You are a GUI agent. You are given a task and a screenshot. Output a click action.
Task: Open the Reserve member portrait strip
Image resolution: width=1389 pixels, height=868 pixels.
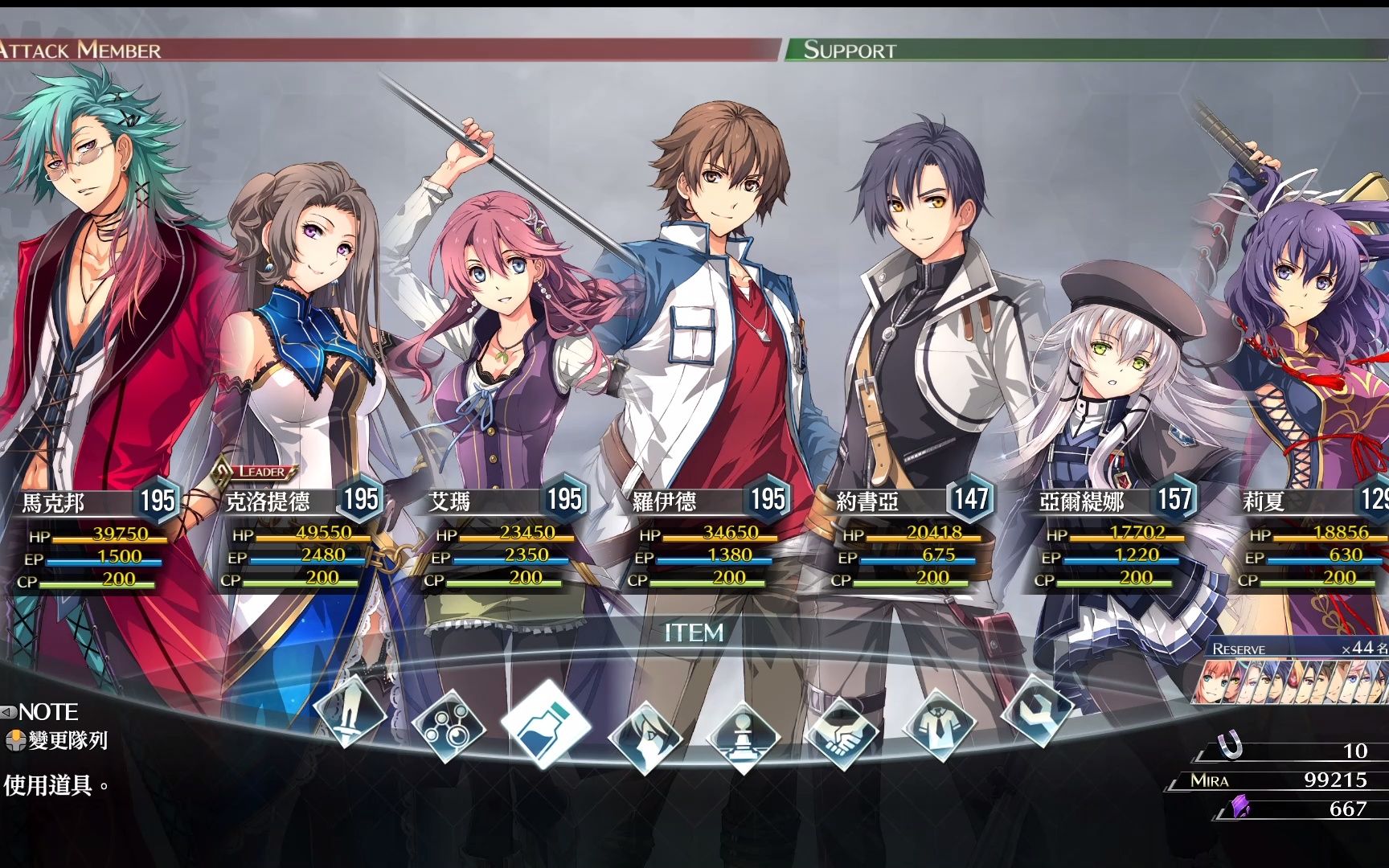[1294, 682]
